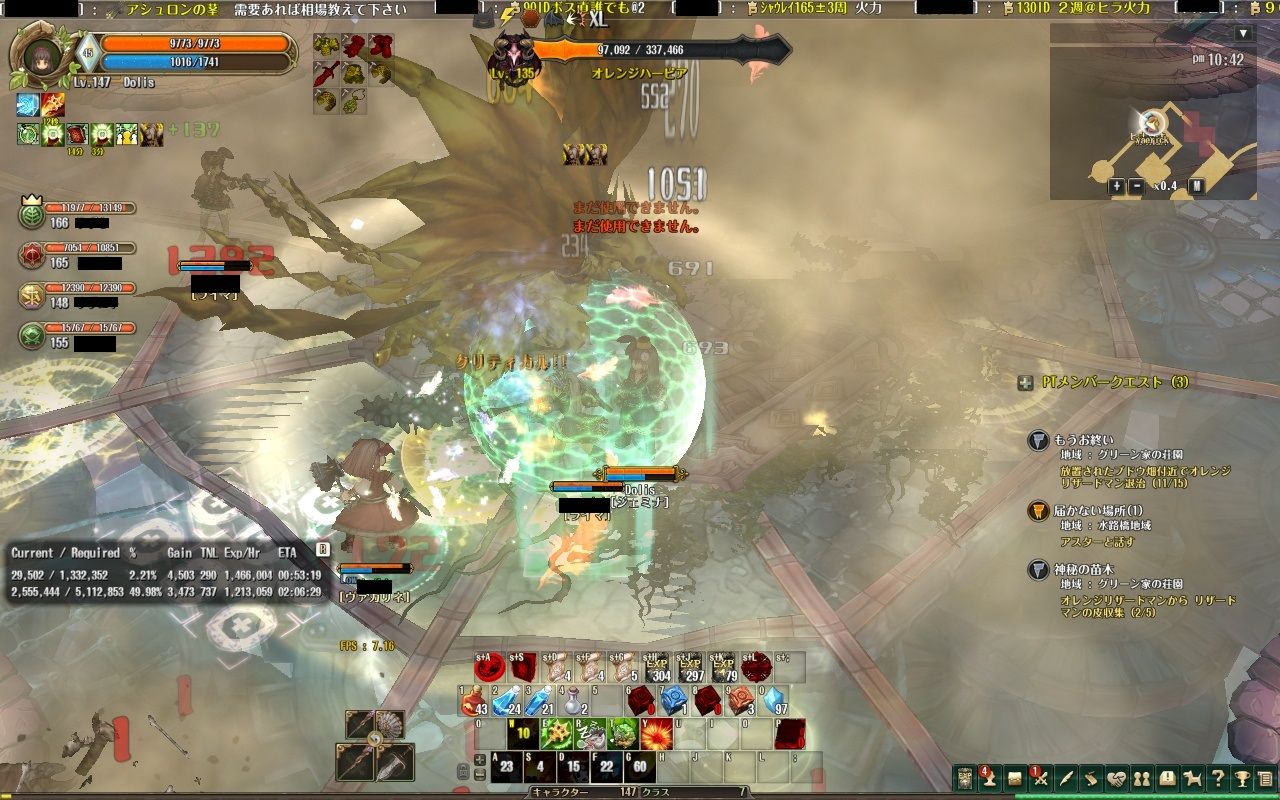
Task: Use the EXP card showing 304
Action: (x=656, y=668)
